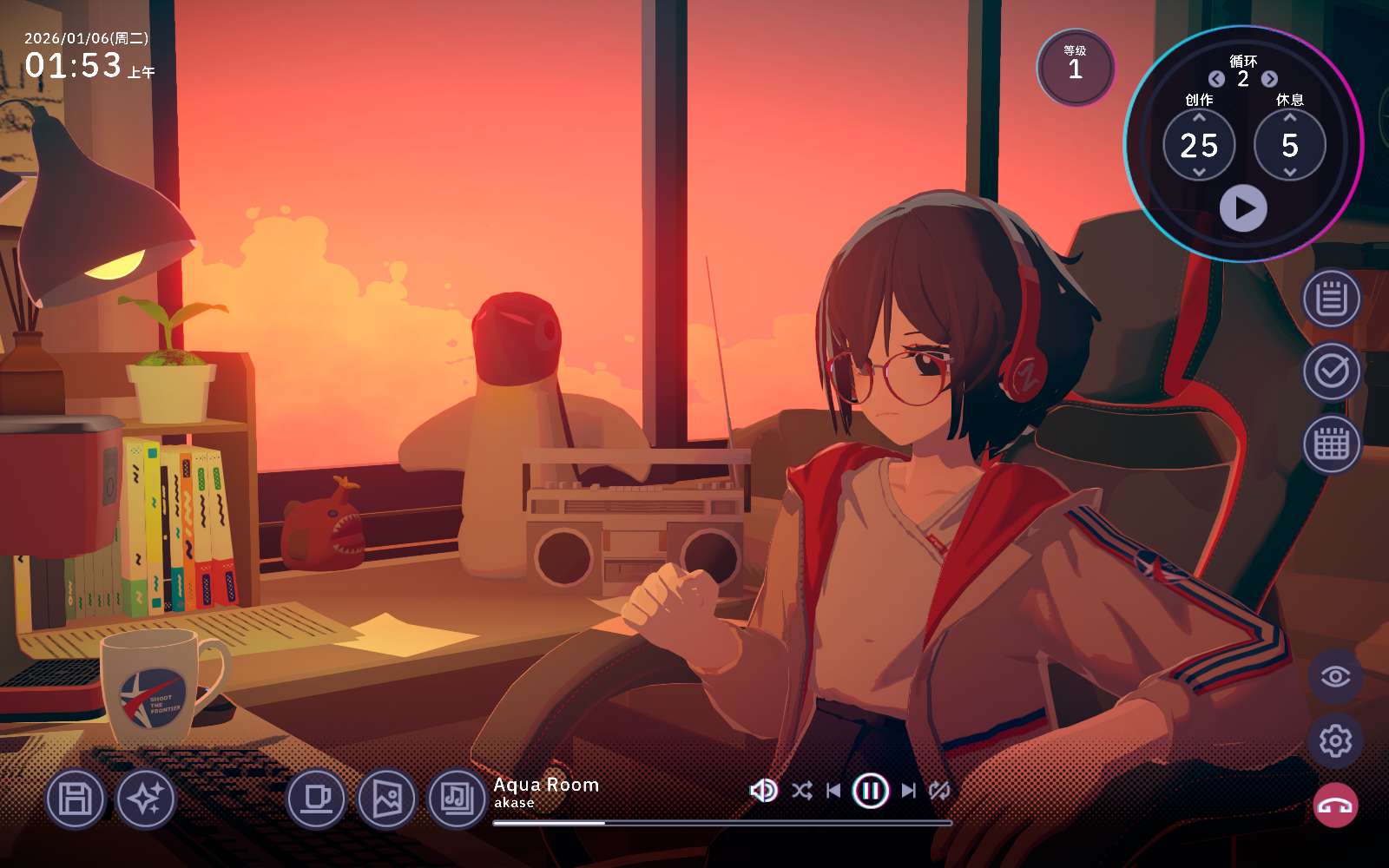Decrease 休息 time below 5 minutes
The height and width of the screenshot is (868, 1389).
[x=1291, y=170]
